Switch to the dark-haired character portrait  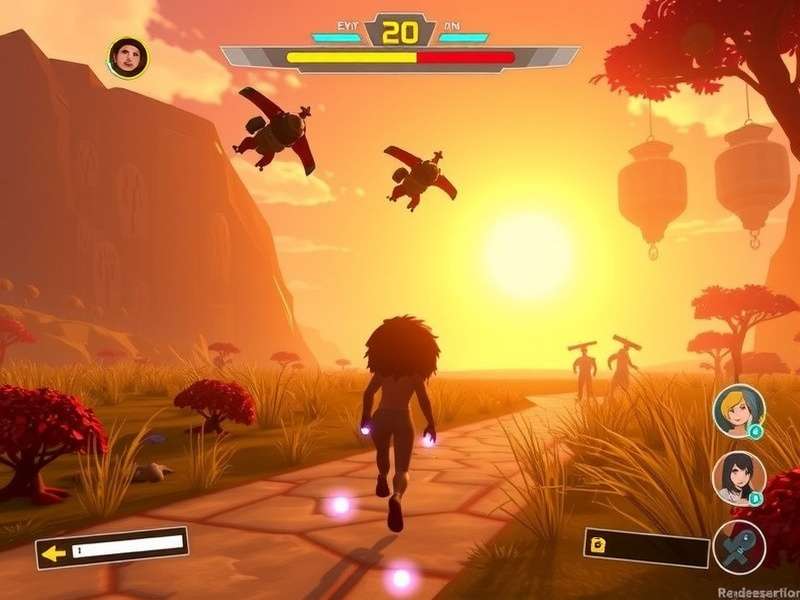coord(739,477)
